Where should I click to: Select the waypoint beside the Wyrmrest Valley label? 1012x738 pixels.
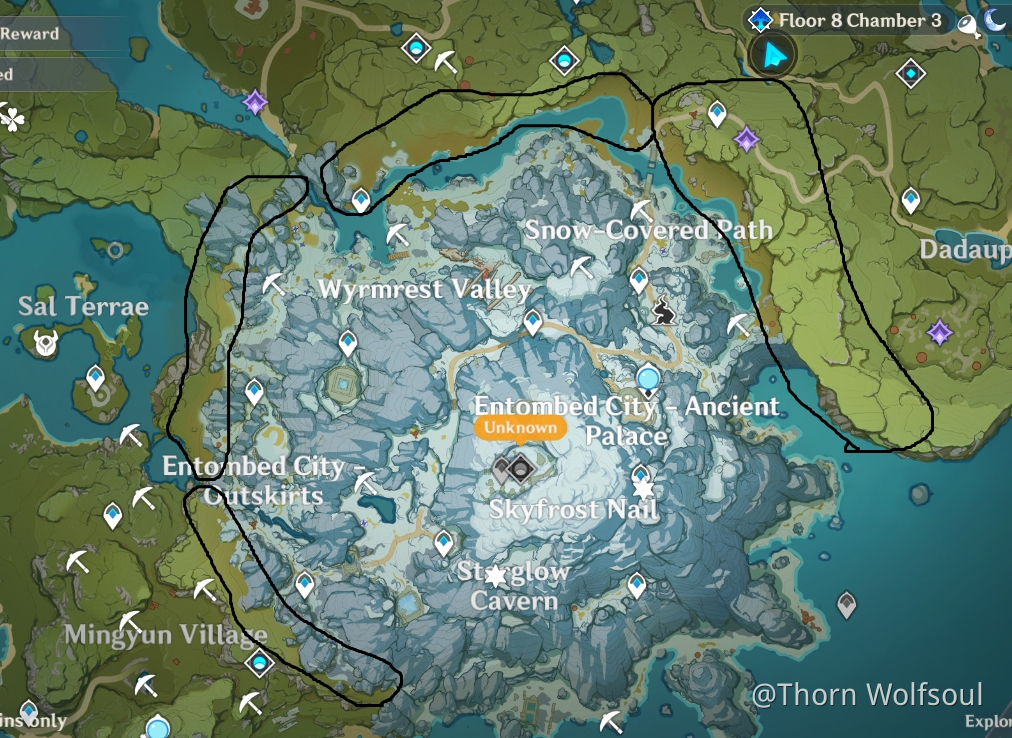tap(533, 321)
